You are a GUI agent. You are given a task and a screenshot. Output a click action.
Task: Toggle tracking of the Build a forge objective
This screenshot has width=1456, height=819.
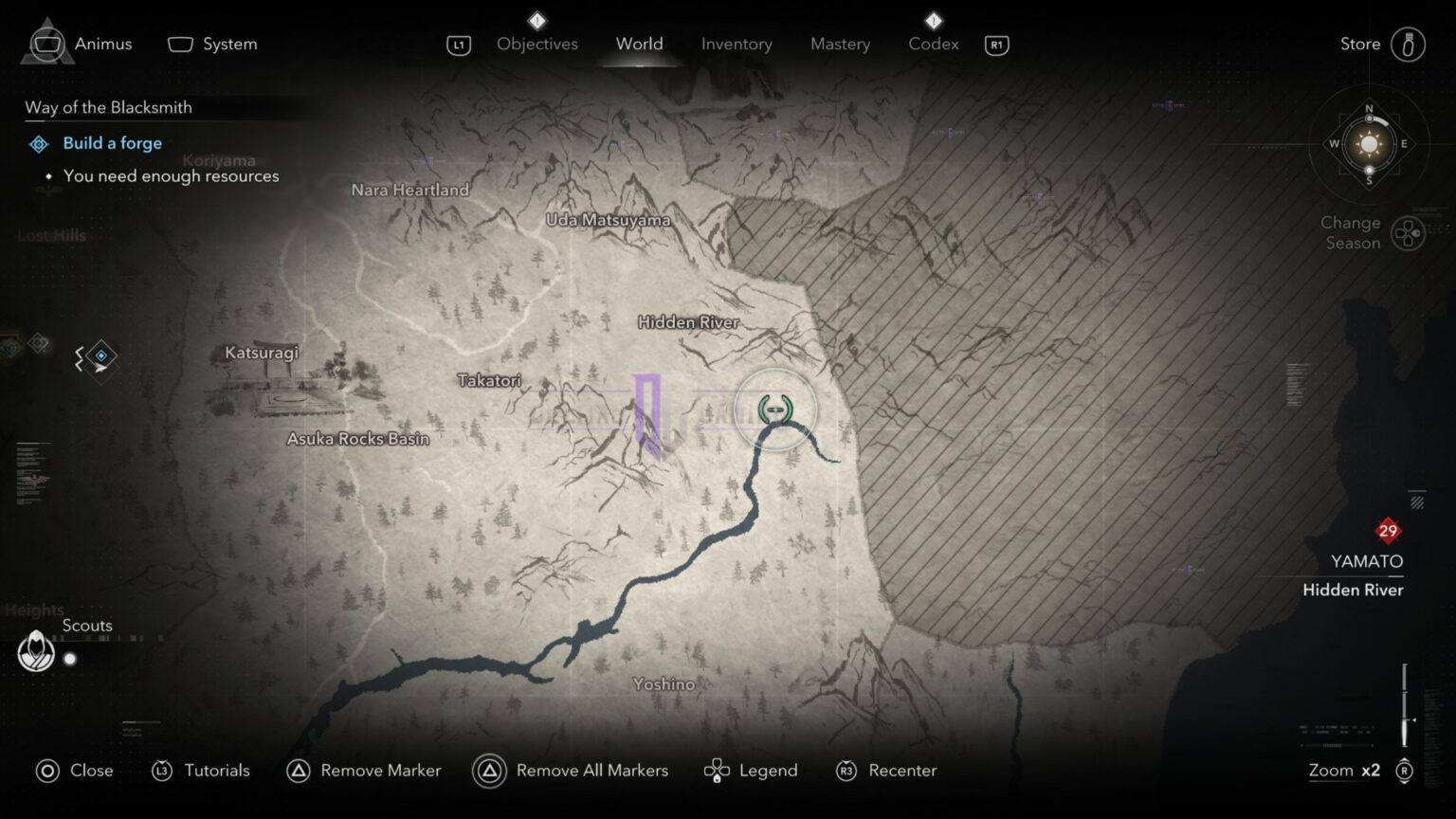(39, 143)
